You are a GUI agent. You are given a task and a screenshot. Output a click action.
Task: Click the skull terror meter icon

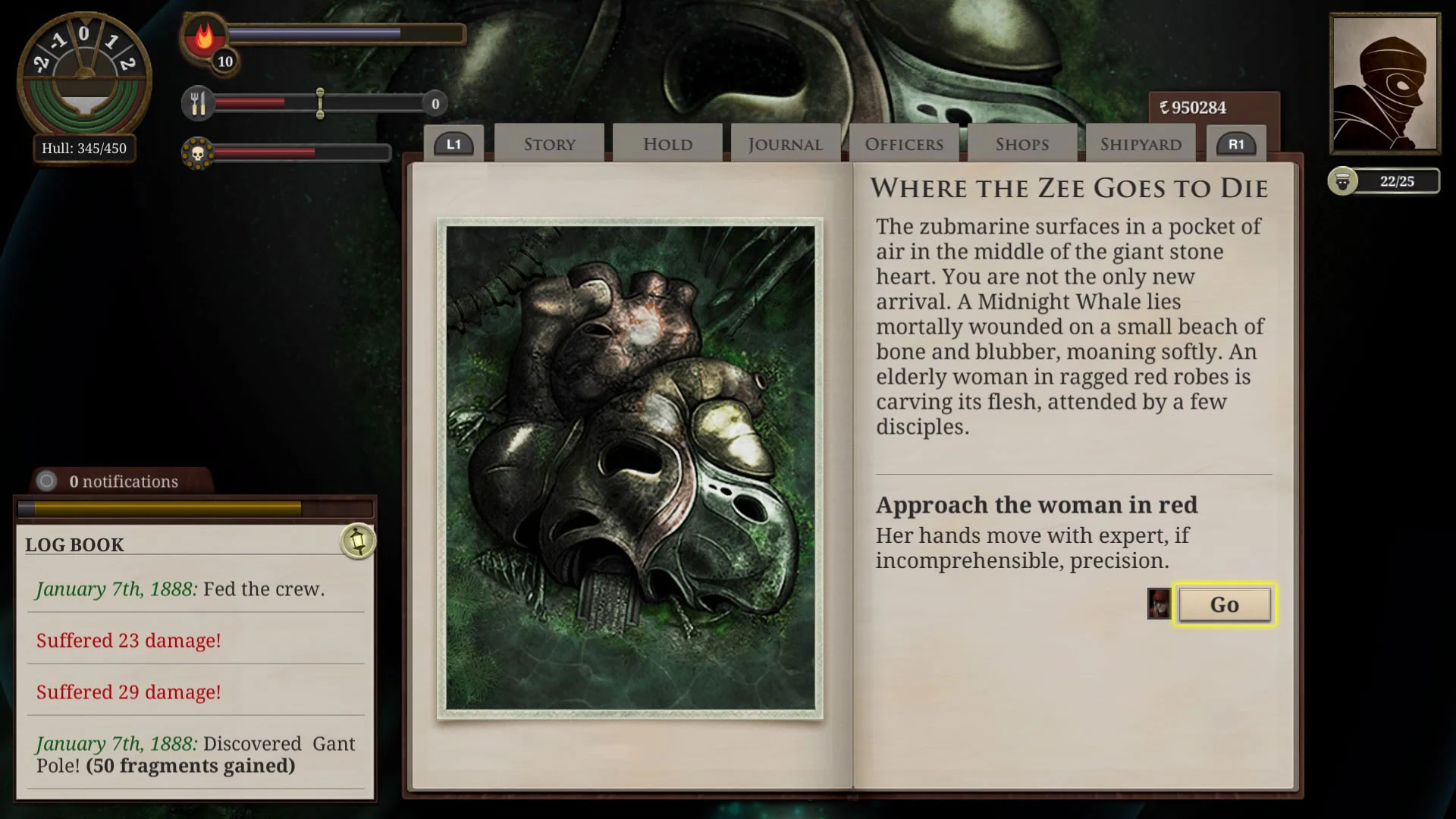(x=198, y=152)
